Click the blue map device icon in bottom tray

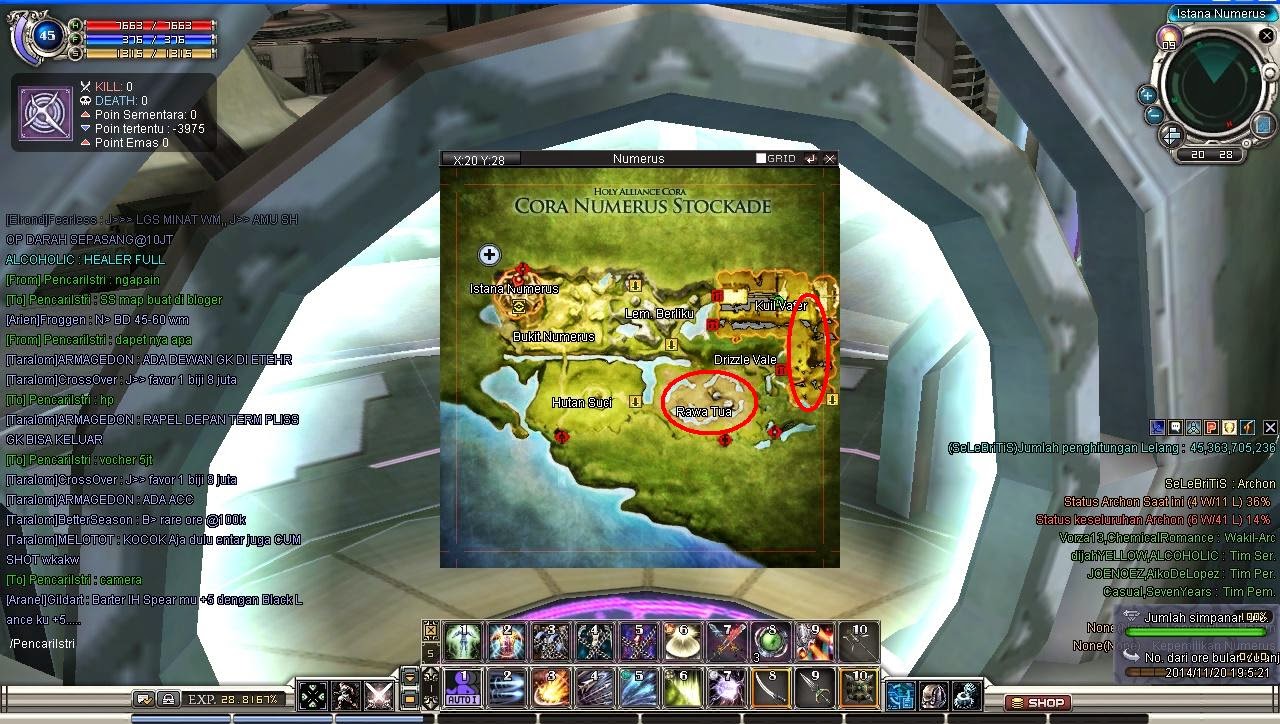pos(900,696)
